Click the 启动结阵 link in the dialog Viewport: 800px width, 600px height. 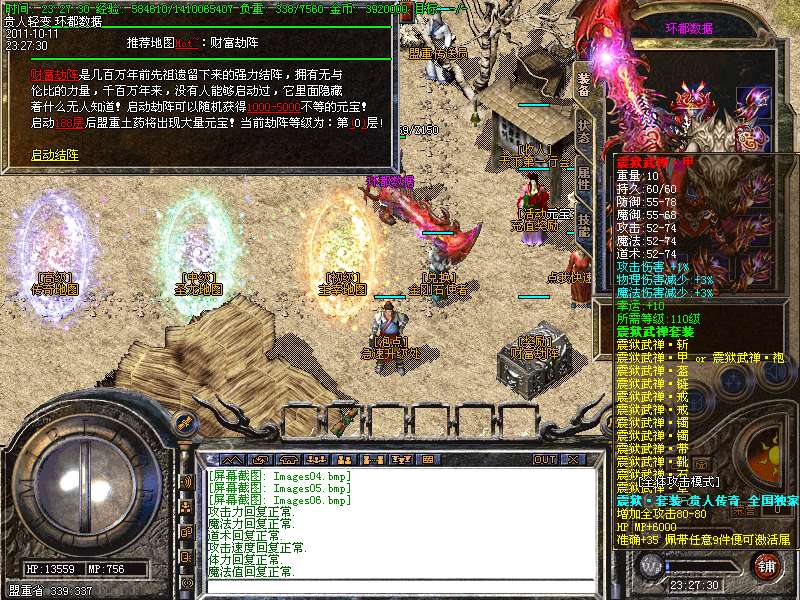pos(54,155)
